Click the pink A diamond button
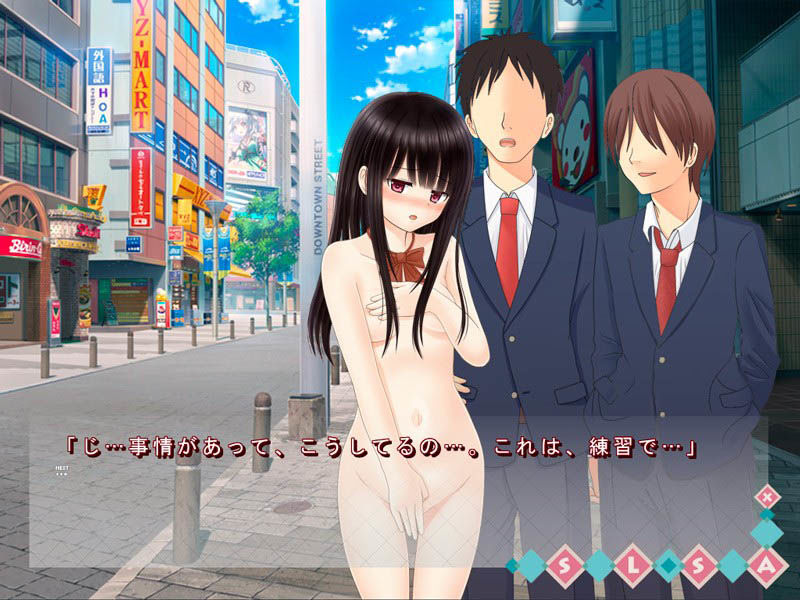The image size is (800, 600). pos(768,566)
